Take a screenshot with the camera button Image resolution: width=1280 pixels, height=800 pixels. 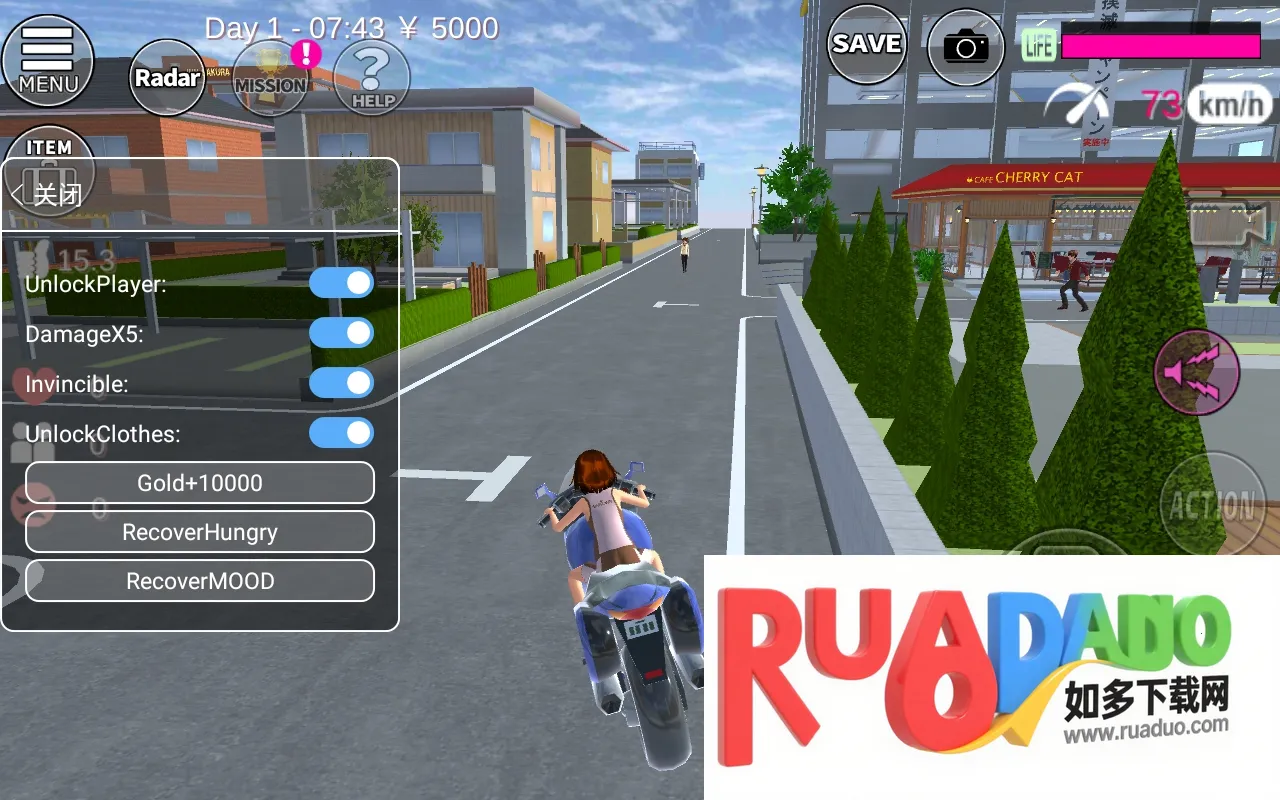(x=965, y=46)
